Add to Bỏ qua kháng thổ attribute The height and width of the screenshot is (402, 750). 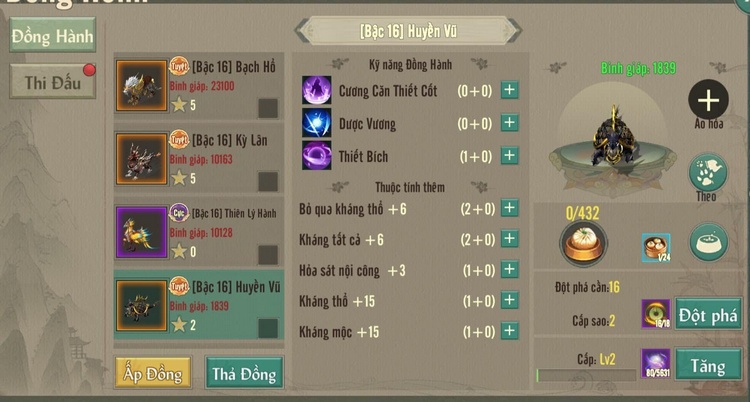click(509, 208)
